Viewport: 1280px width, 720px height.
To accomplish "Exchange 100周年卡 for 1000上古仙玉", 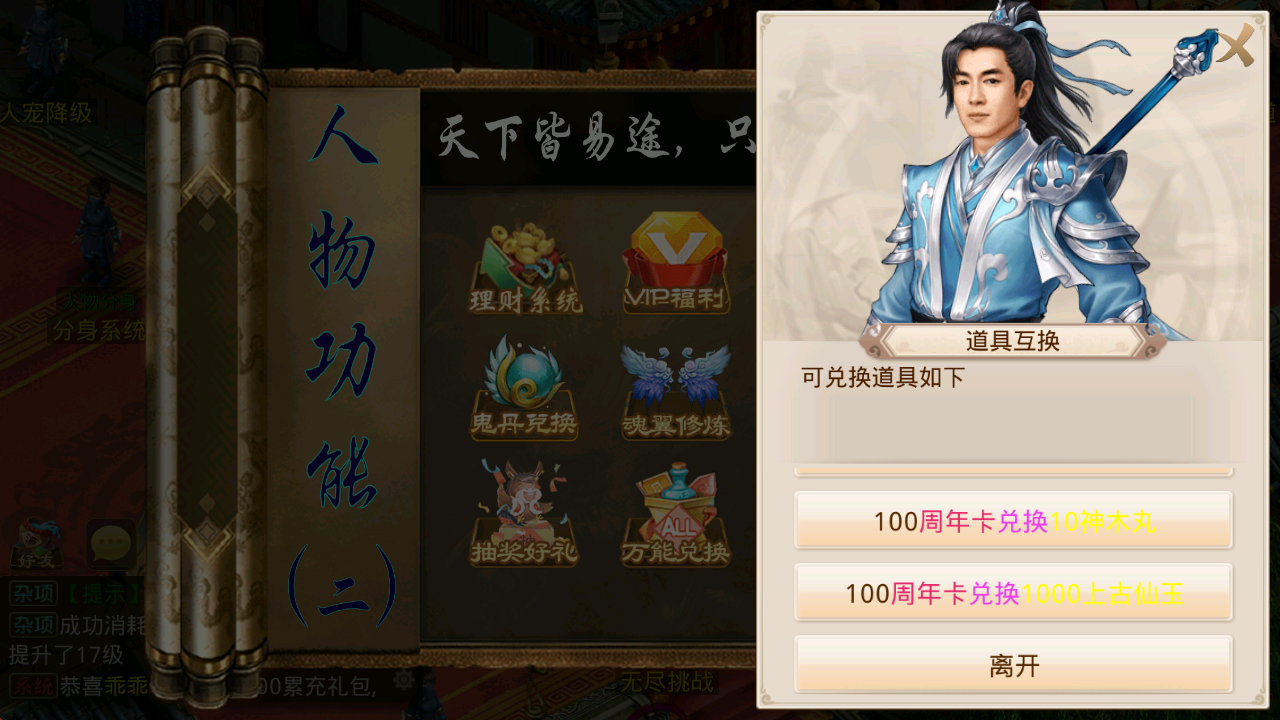I will point(1013,592).
